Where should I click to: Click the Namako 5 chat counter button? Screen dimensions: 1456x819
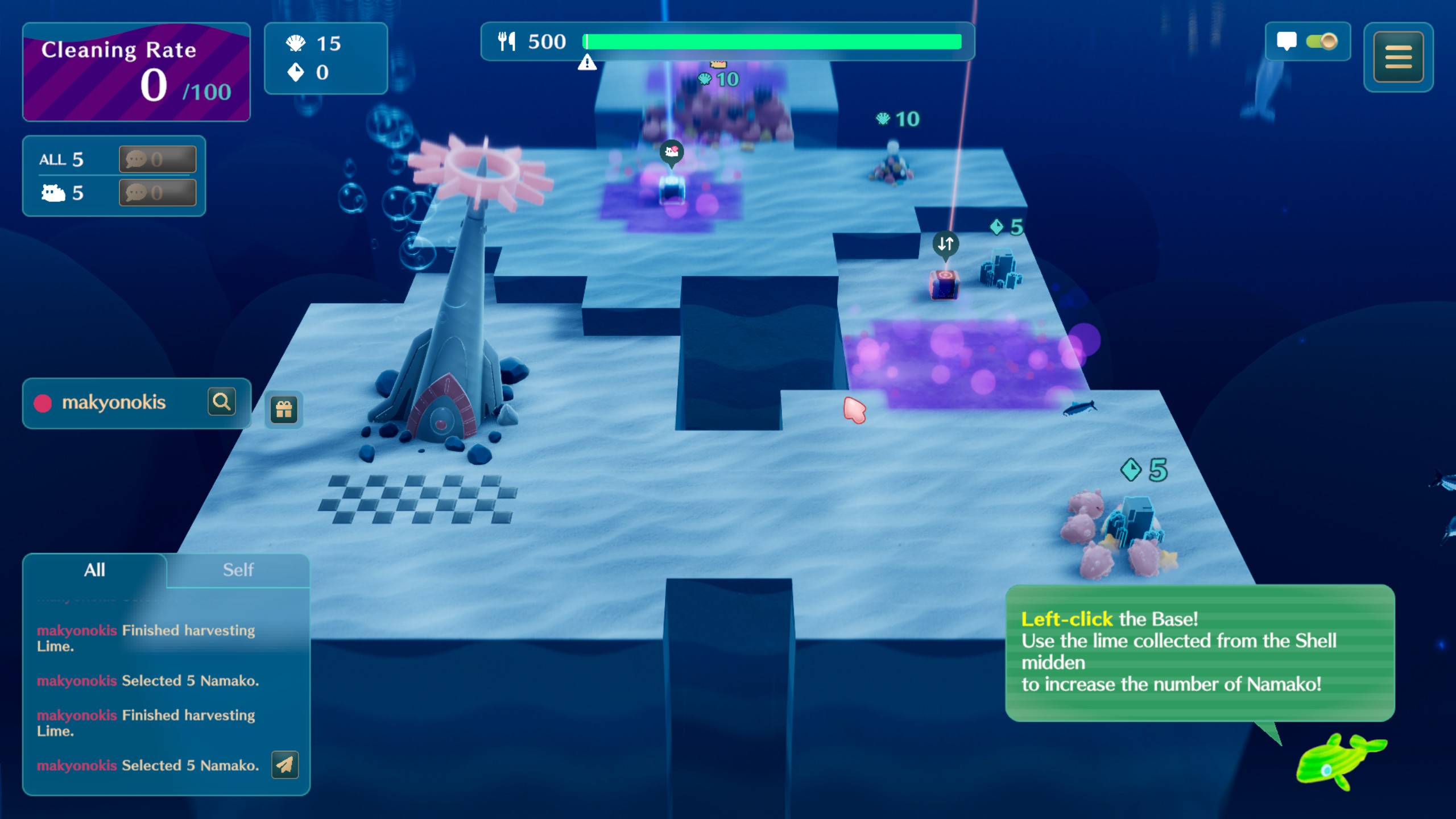point(157,193)
